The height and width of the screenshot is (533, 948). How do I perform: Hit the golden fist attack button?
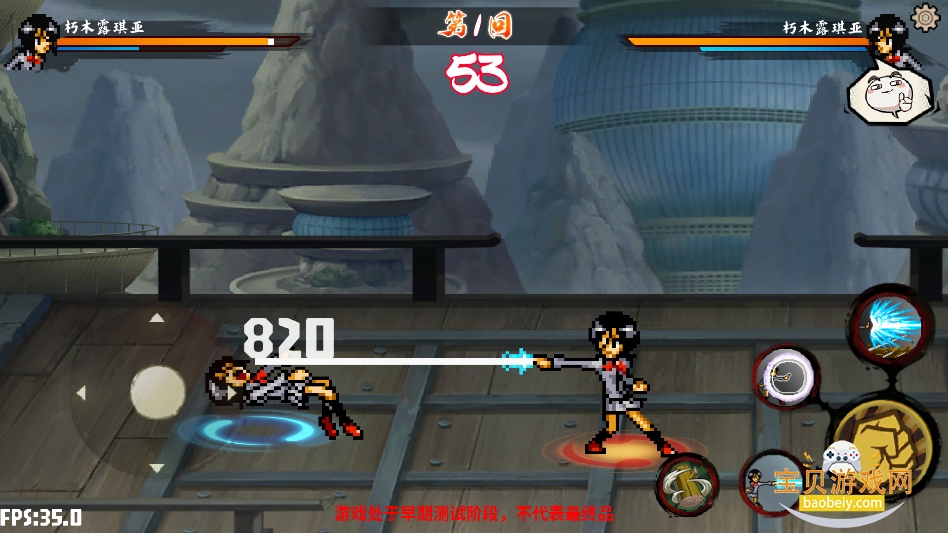[x=882, y=435]
